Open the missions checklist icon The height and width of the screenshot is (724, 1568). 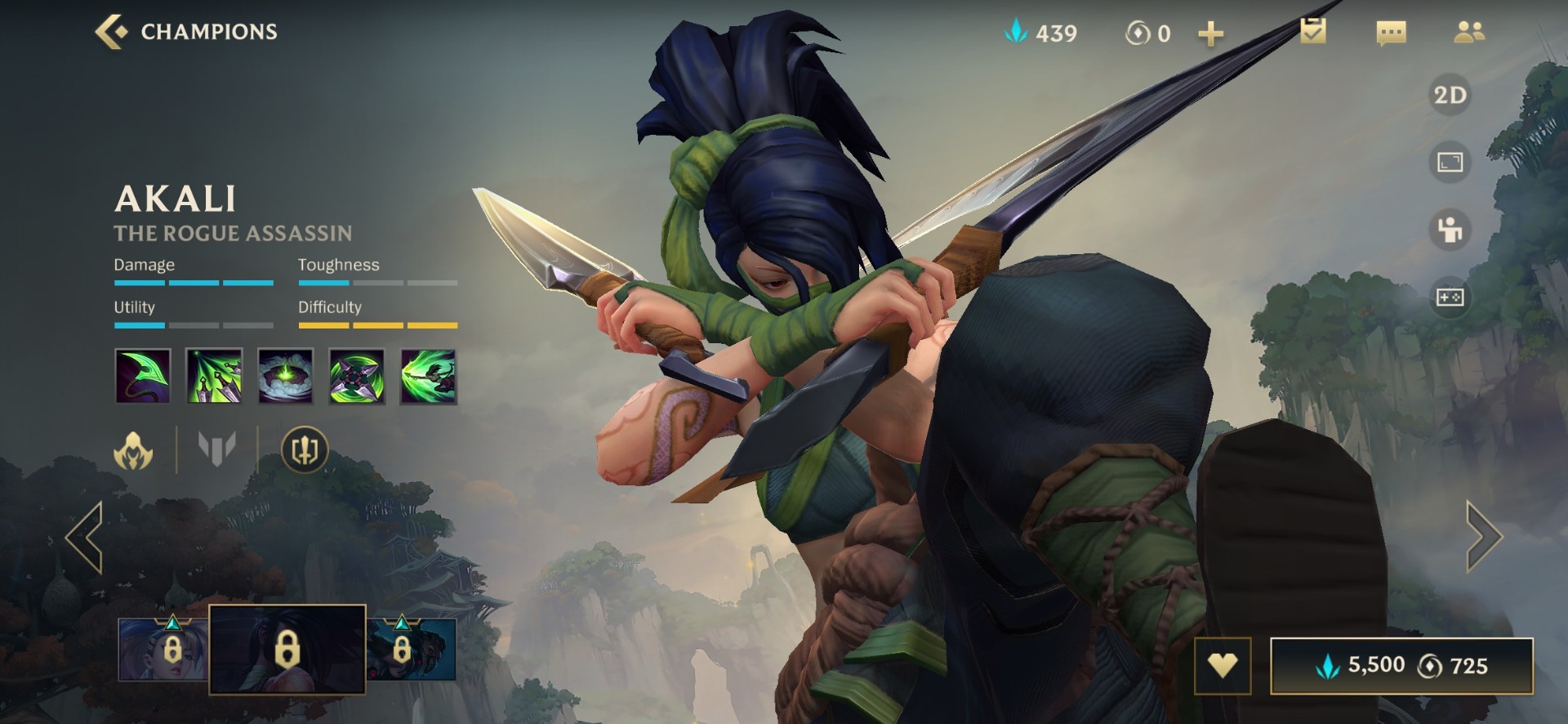[1312, 32]
